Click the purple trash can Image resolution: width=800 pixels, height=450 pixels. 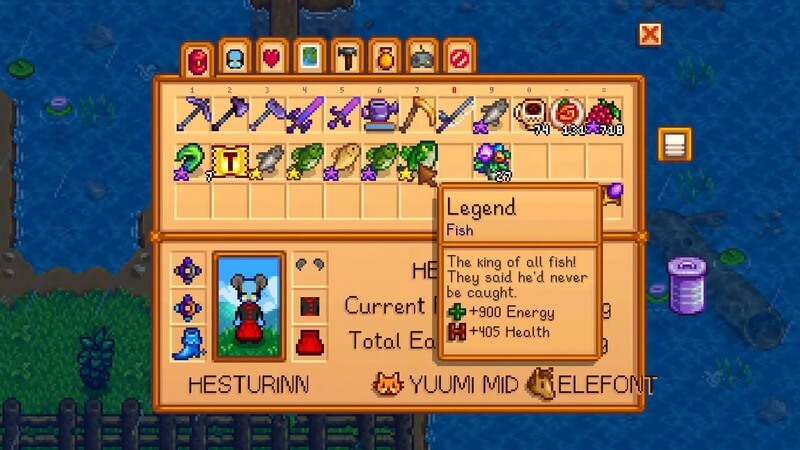click(x=687, y=283)
